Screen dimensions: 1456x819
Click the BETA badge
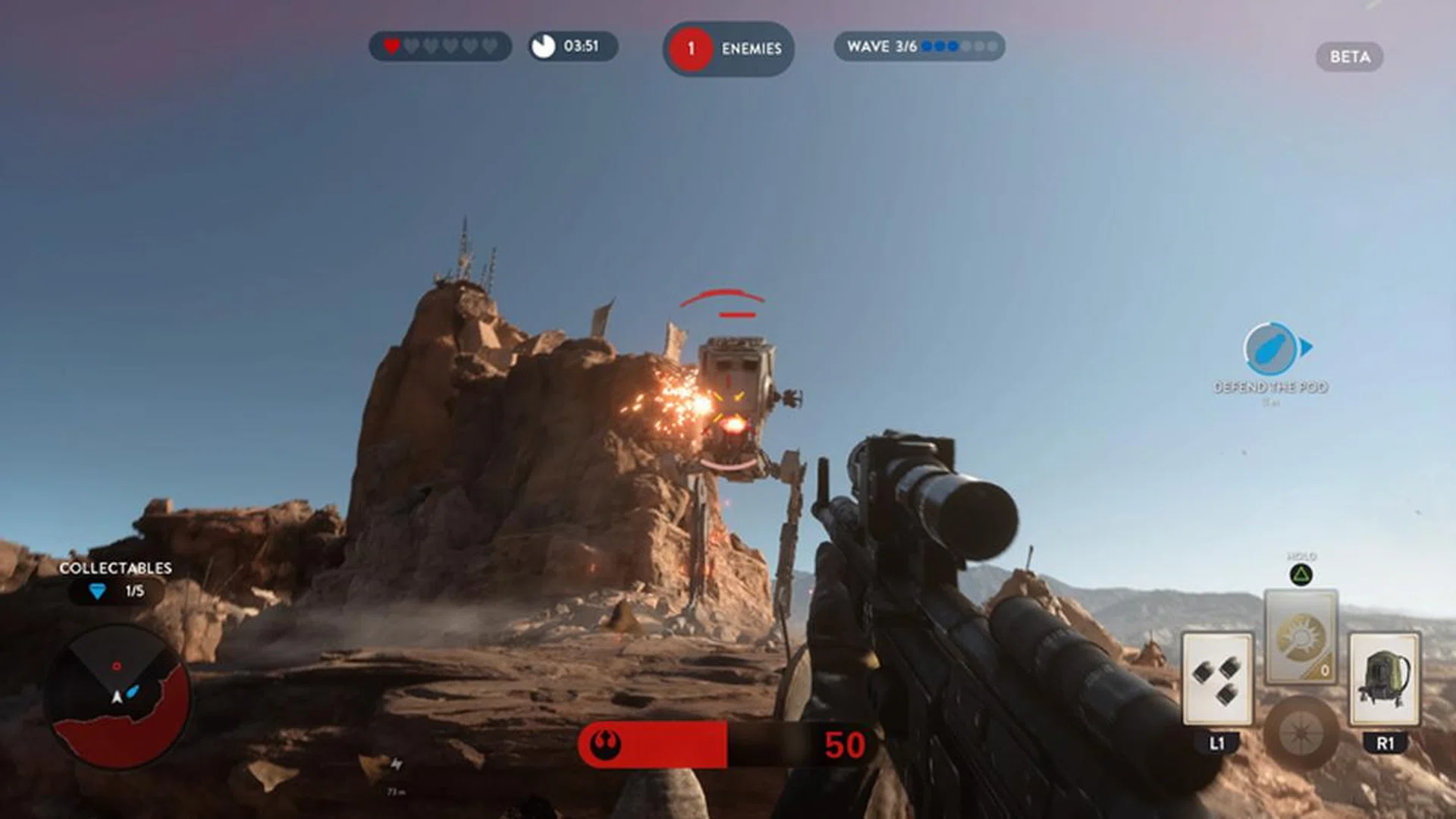(x=1349, y=57)
